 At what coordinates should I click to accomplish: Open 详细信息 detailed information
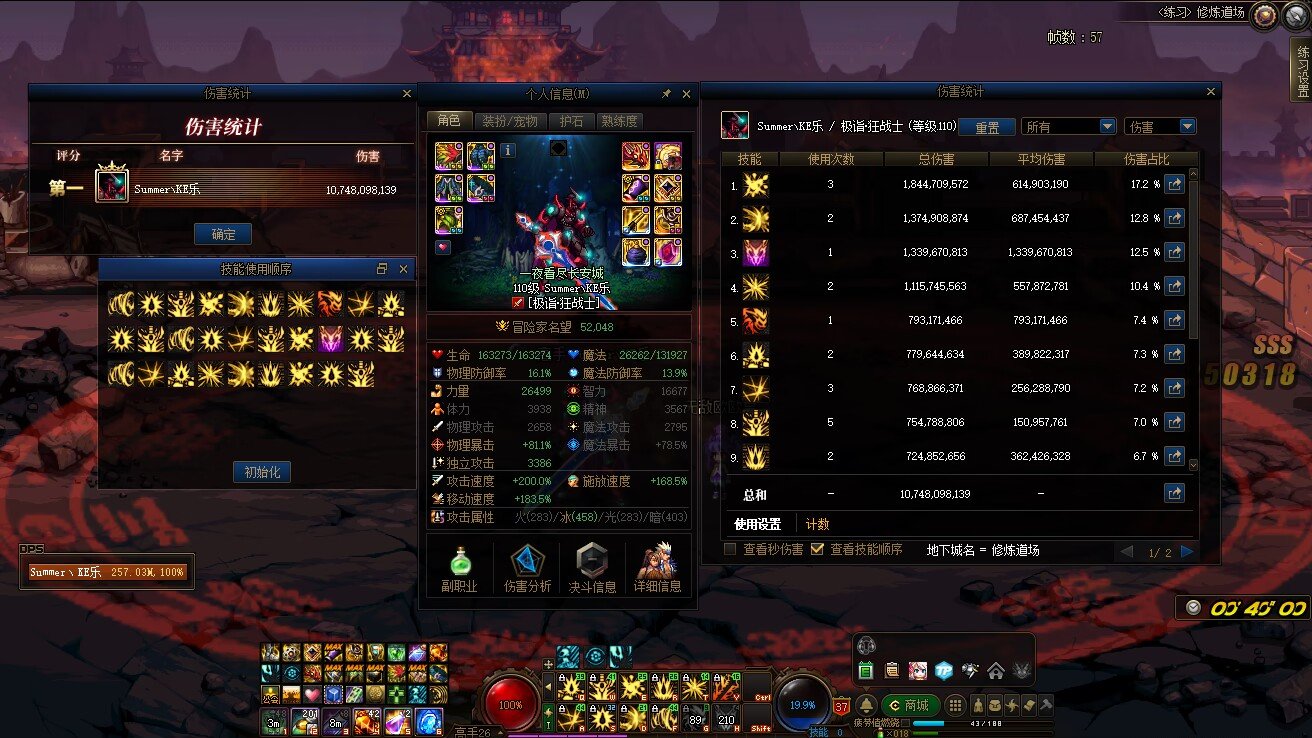coord(657,568)
